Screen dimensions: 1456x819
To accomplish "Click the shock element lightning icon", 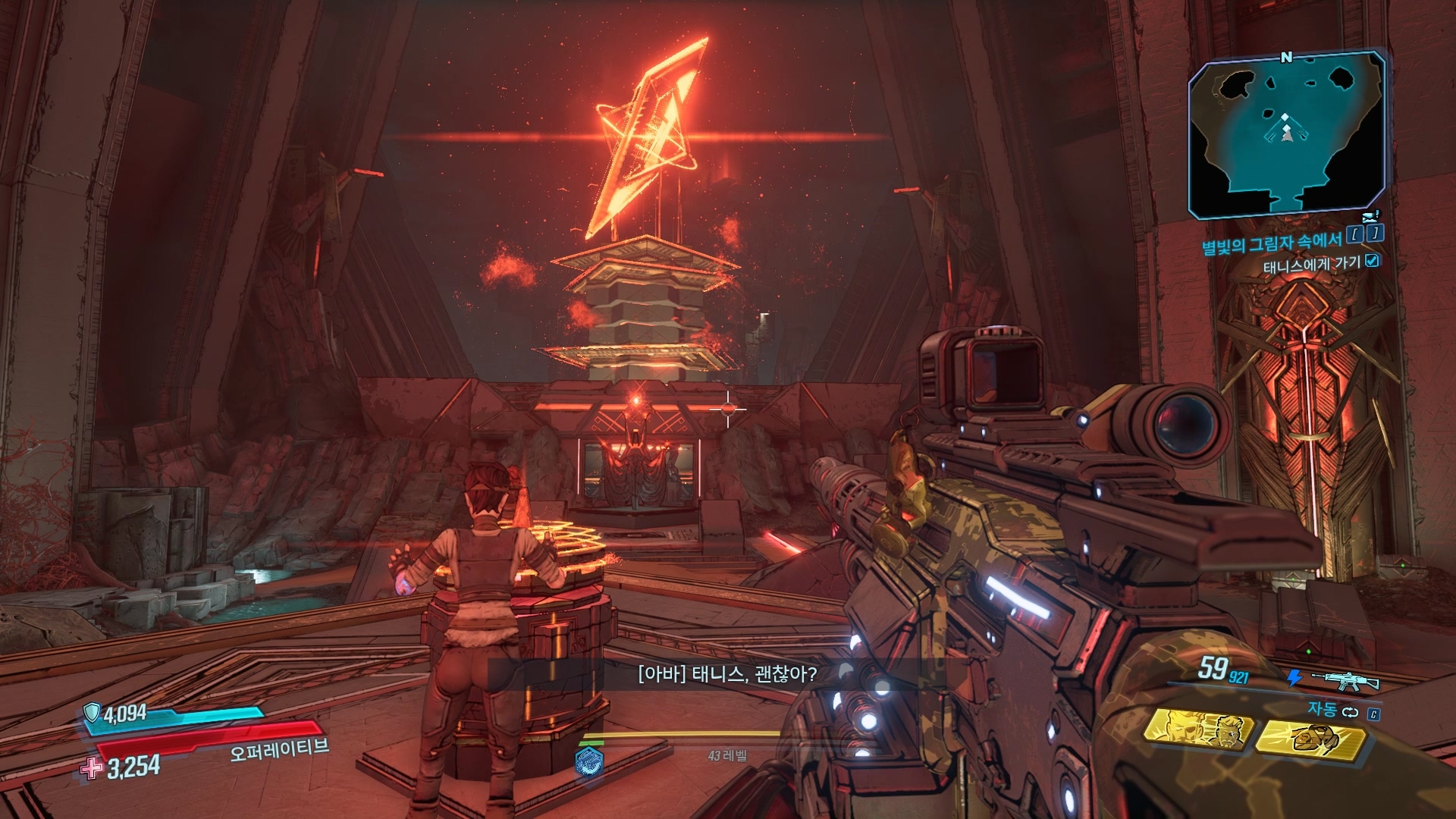I will (1294, 677).
